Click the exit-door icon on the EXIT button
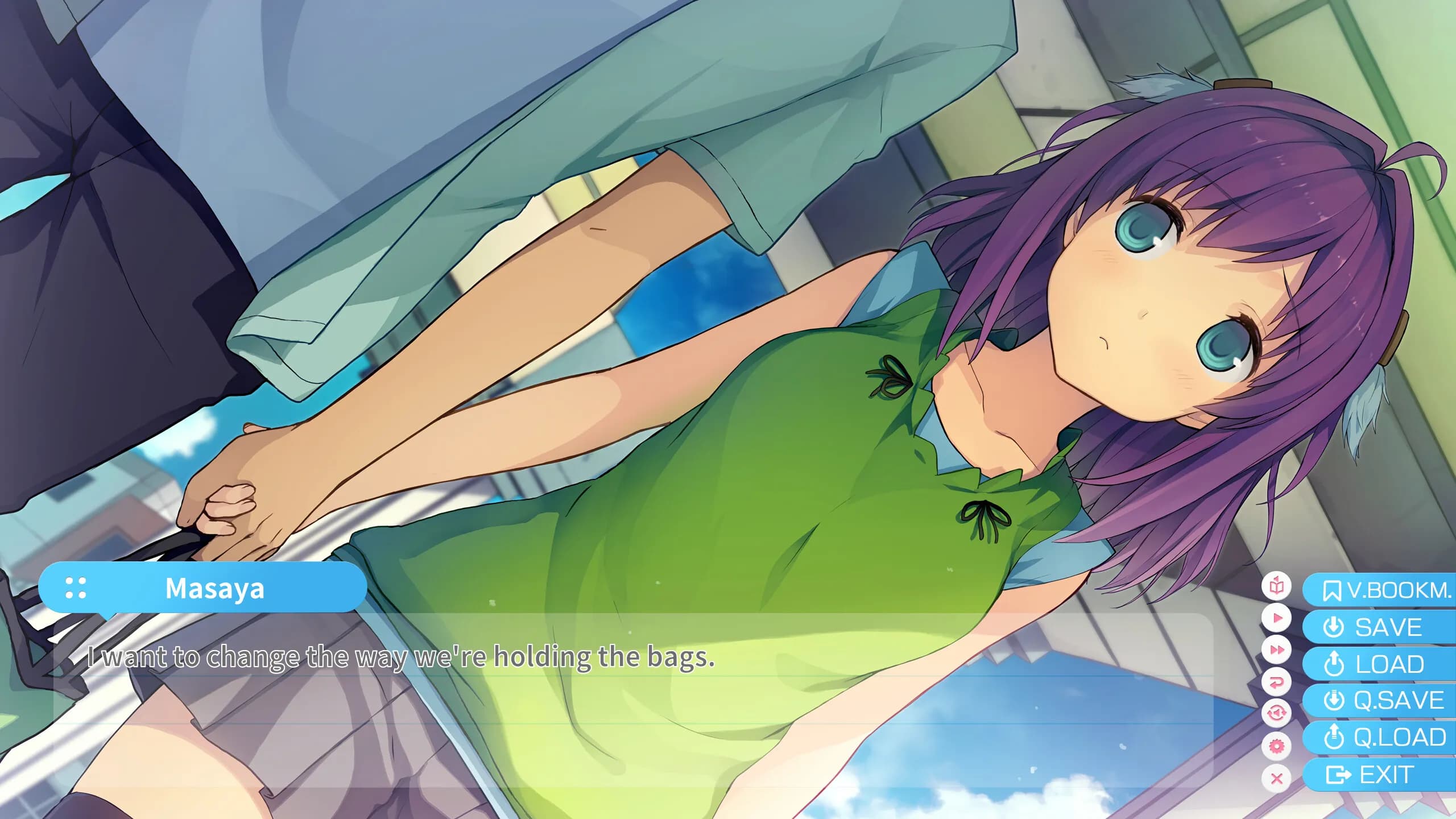The height and width of the screenshot is (819, 1456). pos(1336,775)
